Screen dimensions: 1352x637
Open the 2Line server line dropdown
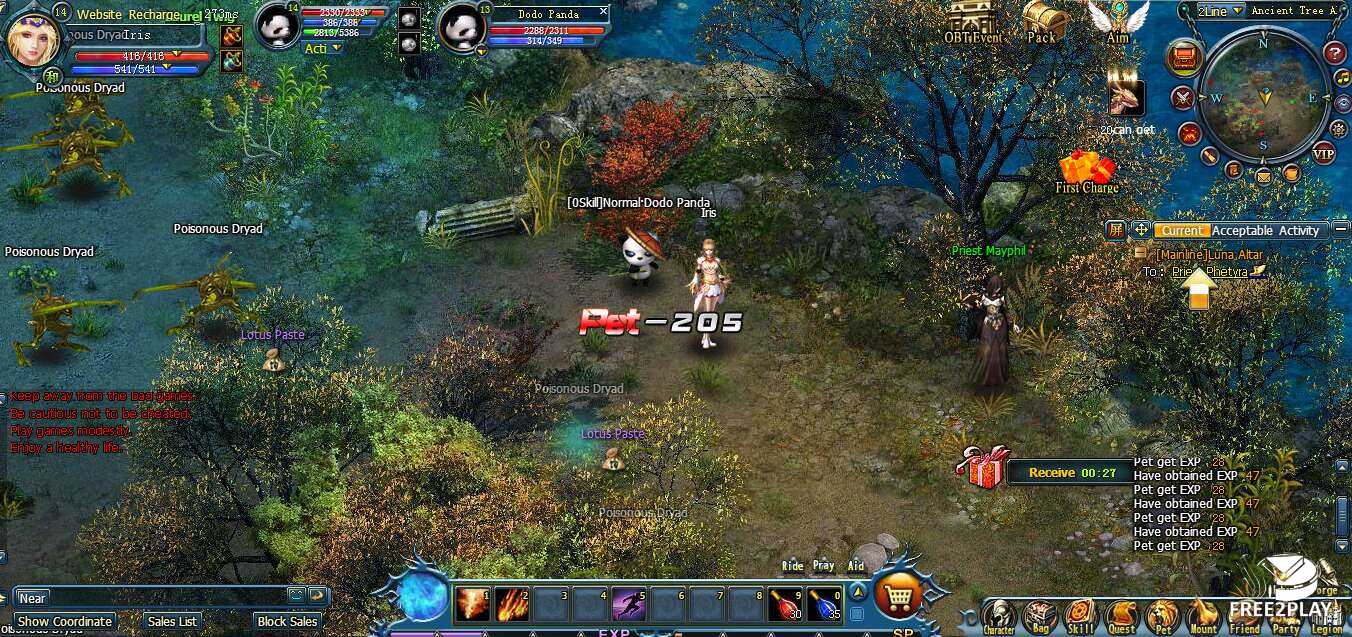pos(1221,11)
